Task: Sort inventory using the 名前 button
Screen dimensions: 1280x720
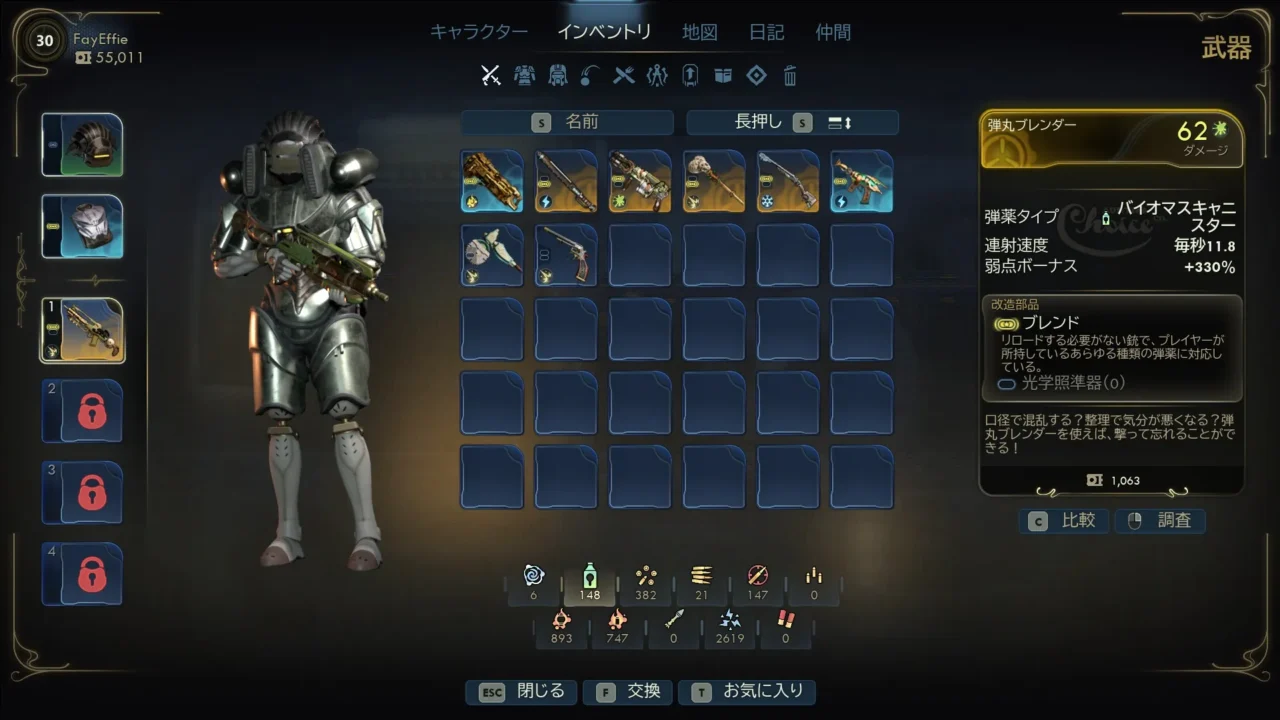Action: tap(567, 122)
